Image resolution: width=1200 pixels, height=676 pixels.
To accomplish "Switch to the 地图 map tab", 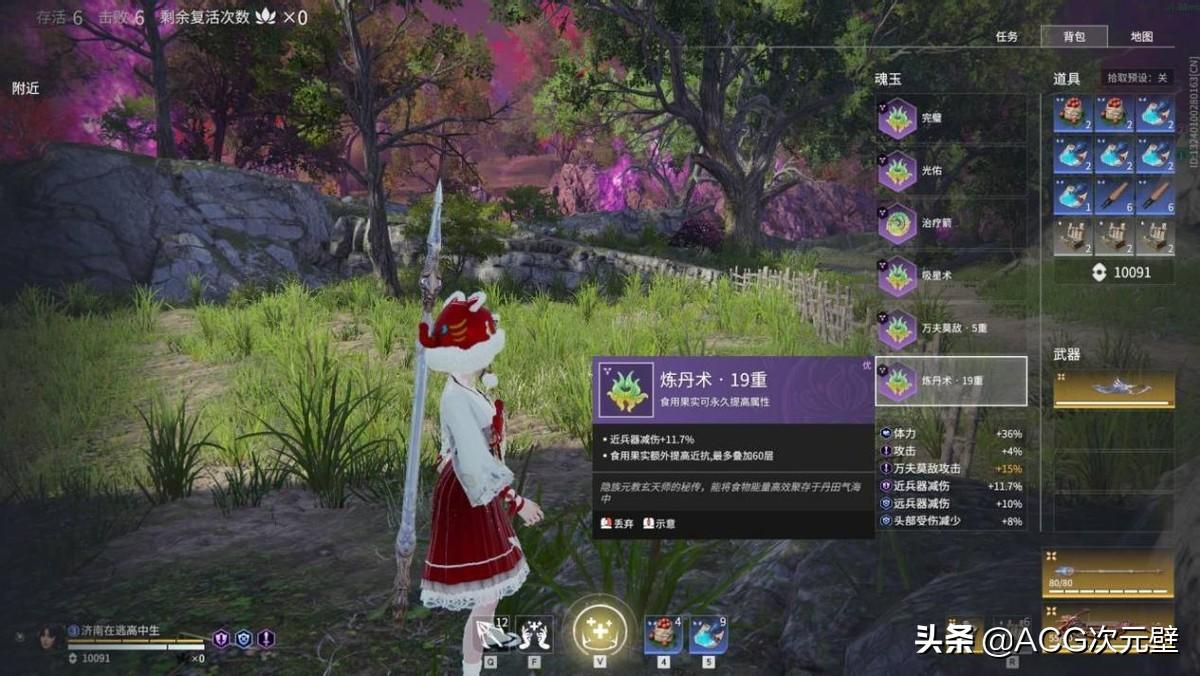I will [1141, 37].
